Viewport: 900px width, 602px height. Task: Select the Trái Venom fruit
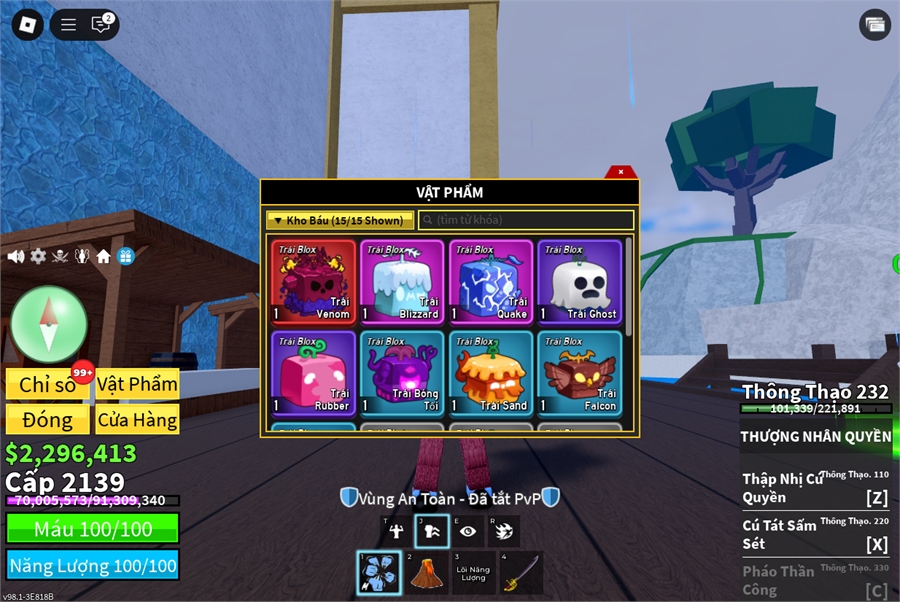[314, 281]
